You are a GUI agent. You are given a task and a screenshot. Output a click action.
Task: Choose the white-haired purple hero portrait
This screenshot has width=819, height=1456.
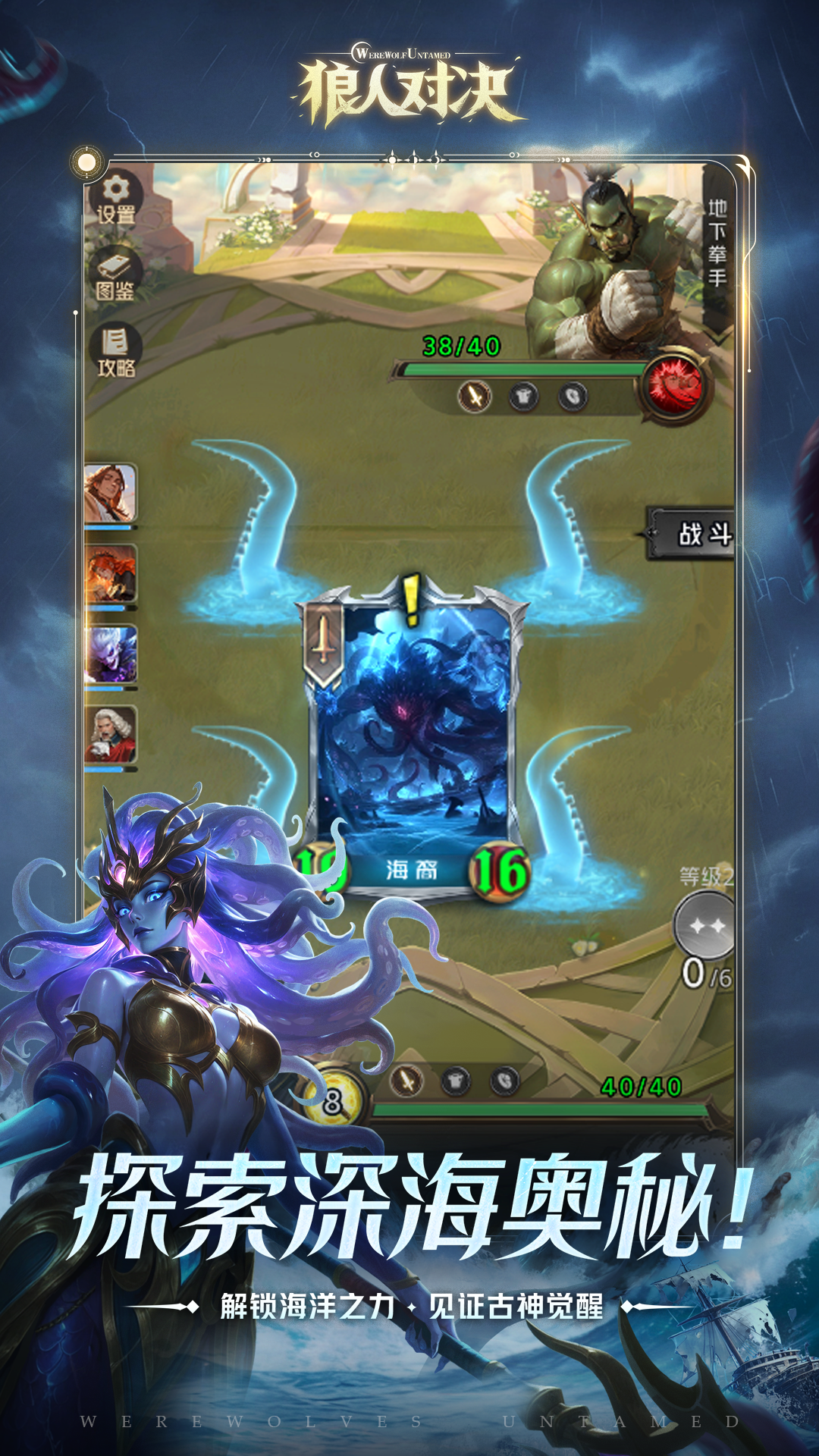tap(111, 654)
